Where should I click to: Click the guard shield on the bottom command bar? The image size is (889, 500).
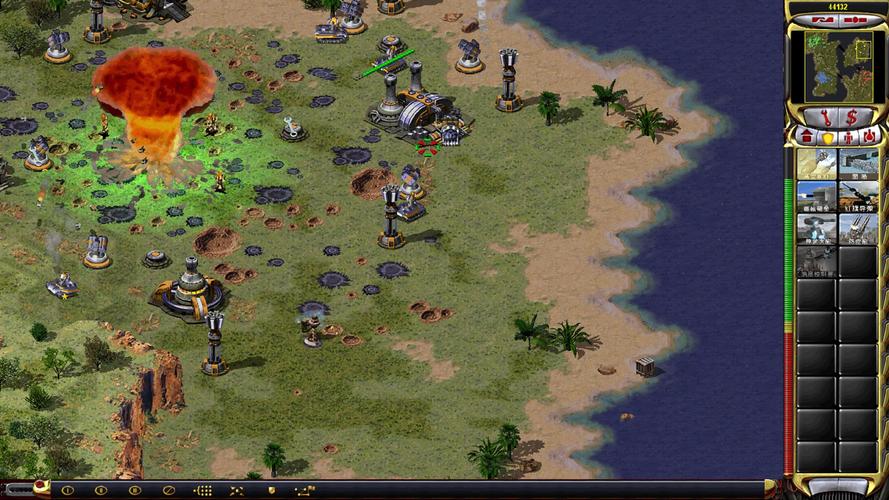click(x=270, y=490)
